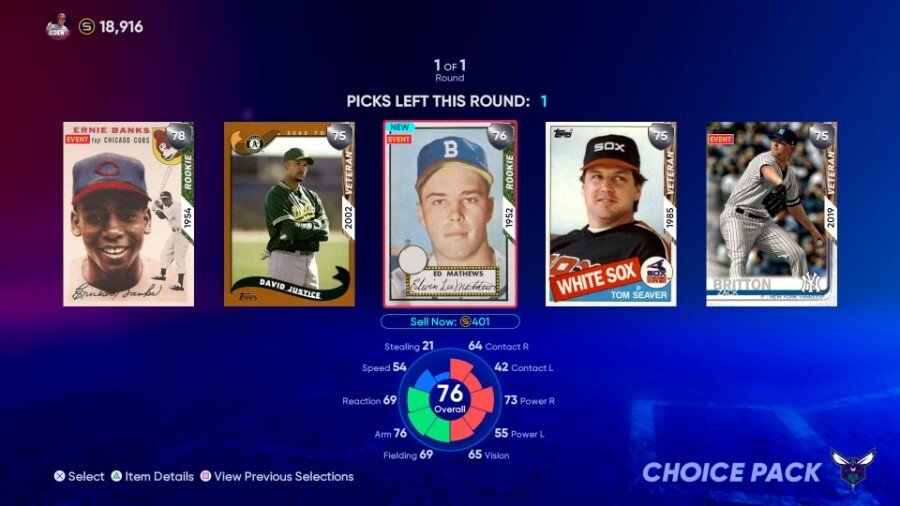Select the Tom Seaver White Sox card
Viewport: 900px width, 506px height.
click(x=611, y=214)
